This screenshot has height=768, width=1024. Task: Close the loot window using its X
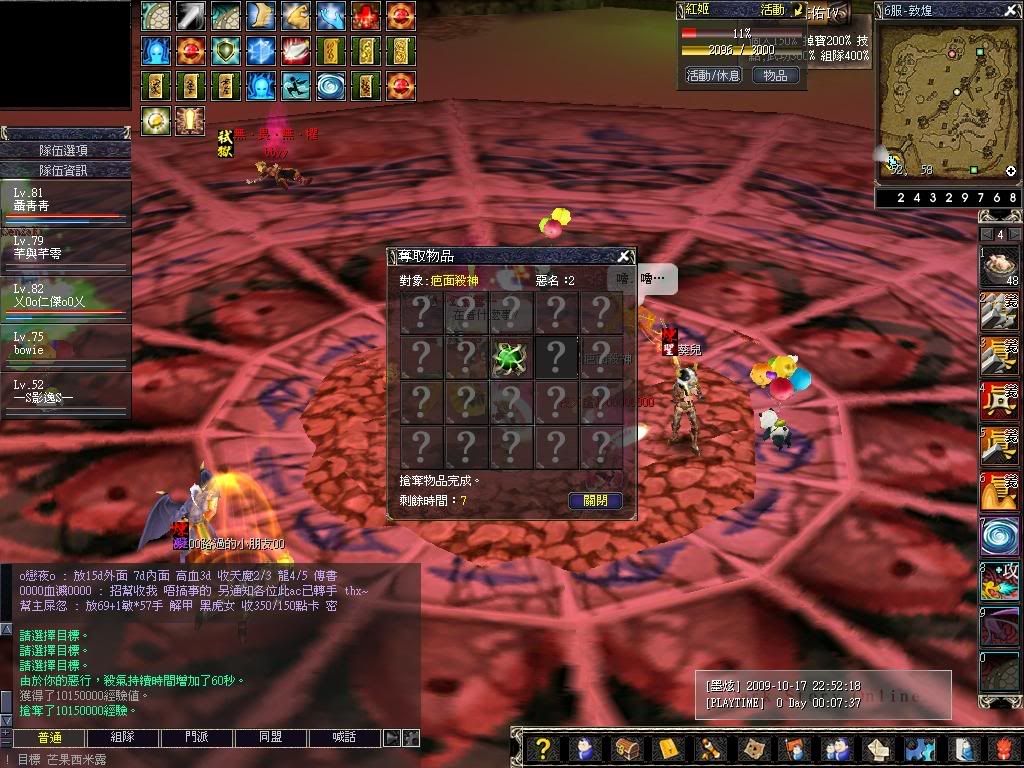pos(623,256)
